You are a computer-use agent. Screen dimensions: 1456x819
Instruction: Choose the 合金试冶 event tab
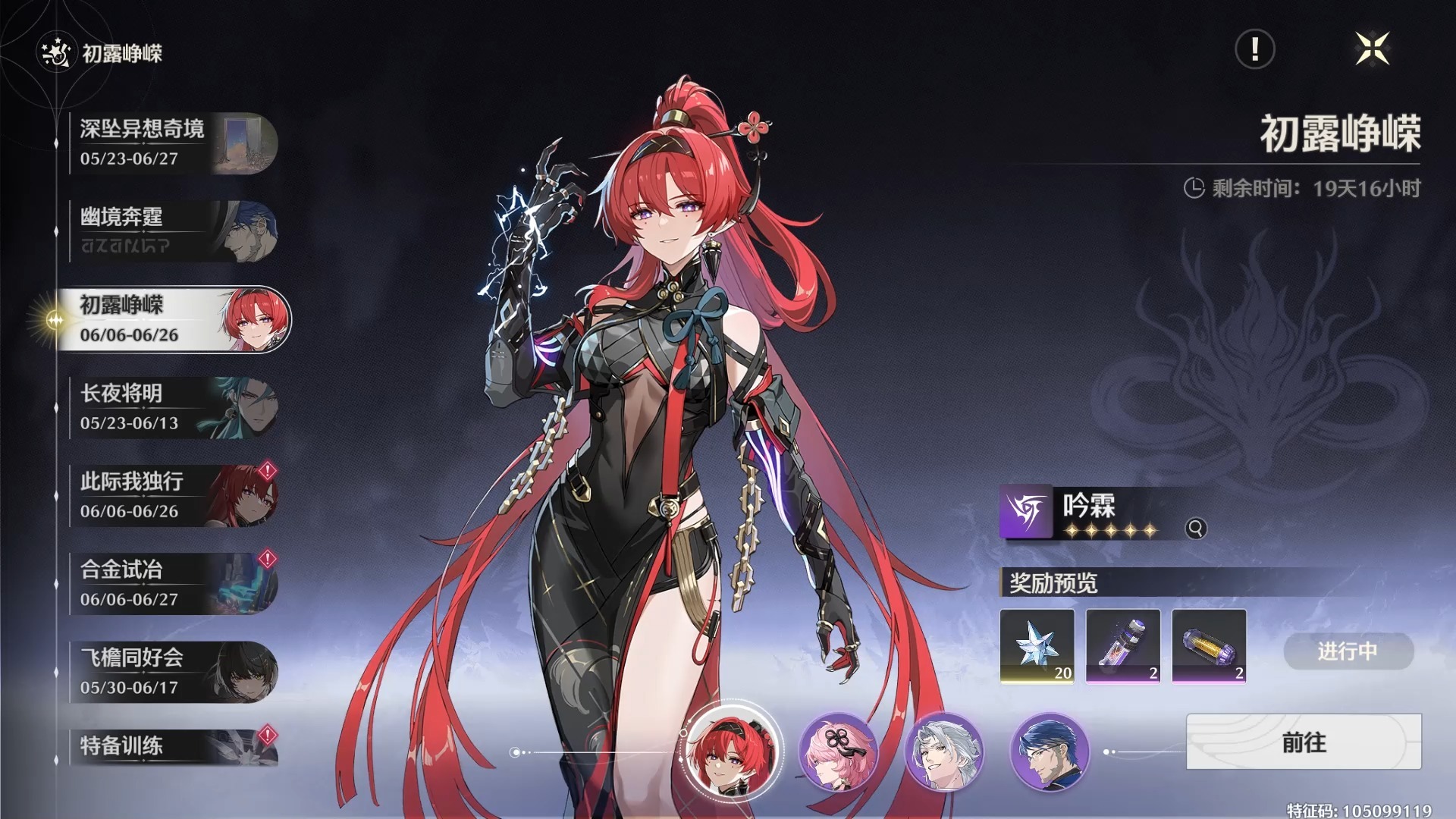pyautogui.click(x=173, y=584)
